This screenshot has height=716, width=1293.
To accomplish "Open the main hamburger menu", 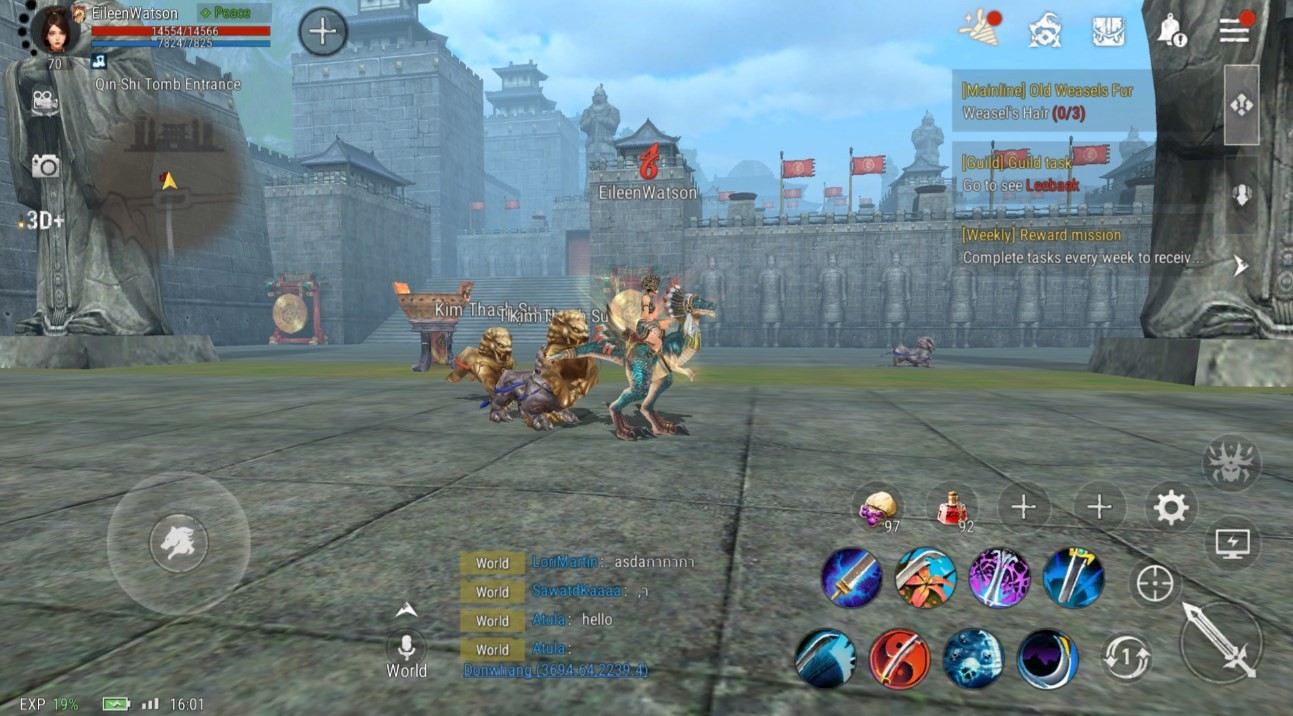I will point(1234,30).
